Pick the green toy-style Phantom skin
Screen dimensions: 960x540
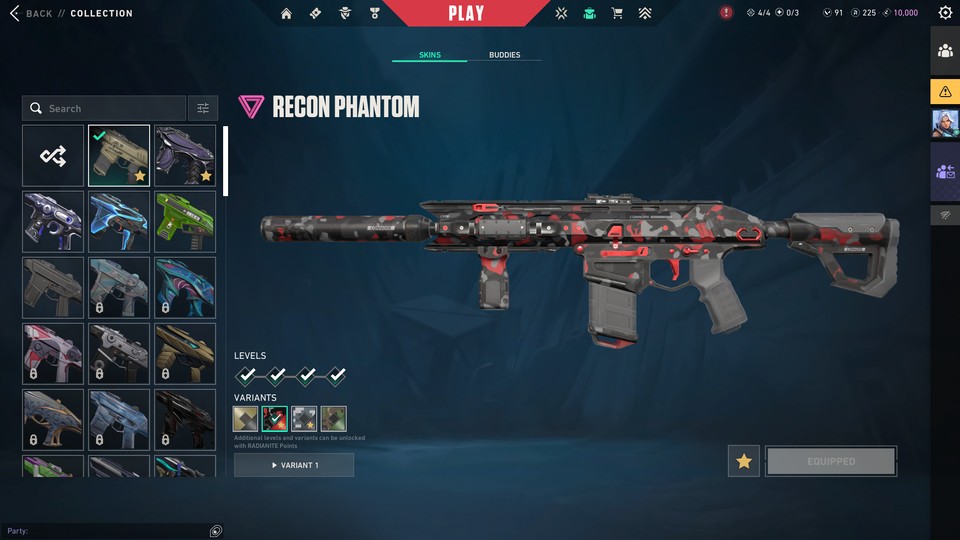pyautogui.click(x=185, y=221)
